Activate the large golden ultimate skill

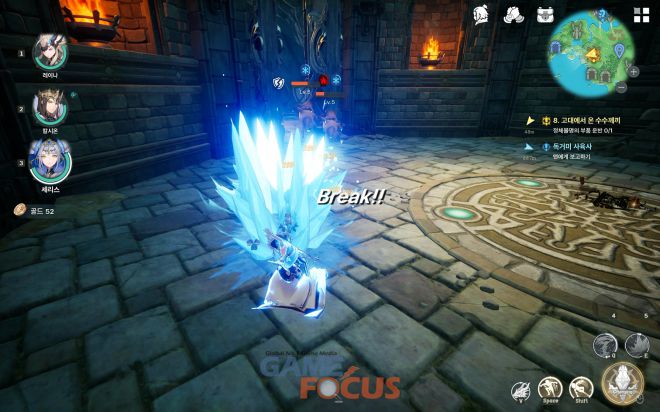622,383
